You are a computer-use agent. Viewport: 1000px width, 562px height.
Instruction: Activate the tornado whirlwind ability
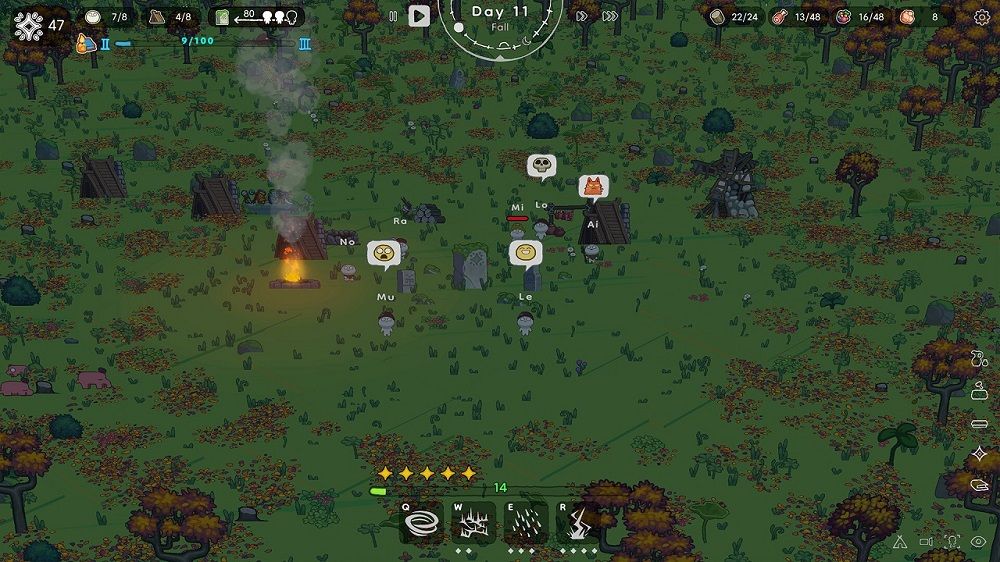[x=421, y=523]
